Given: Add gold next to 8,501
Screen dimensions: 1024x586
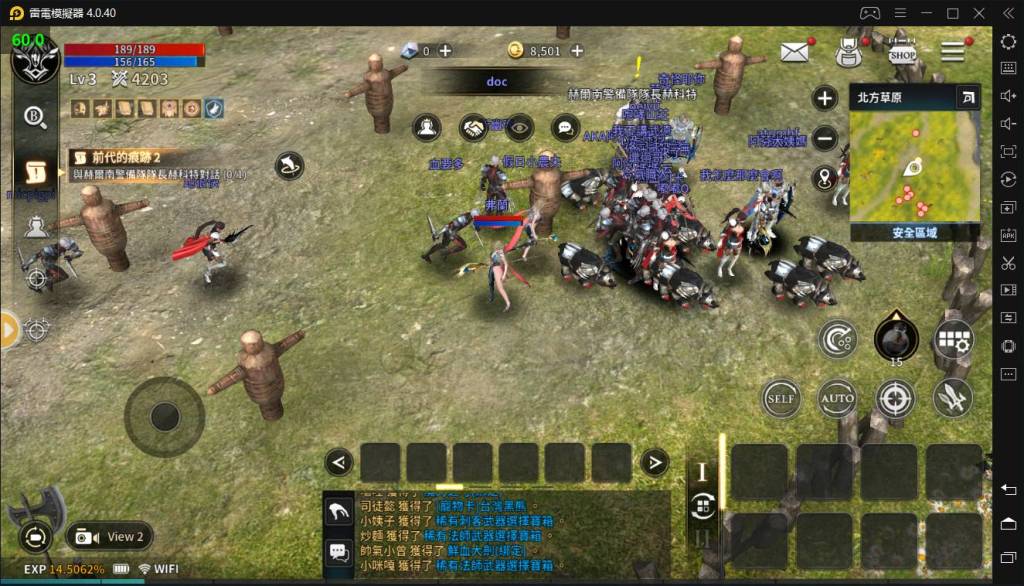Looking at the screenshot, I should click(x=577, y=51).
